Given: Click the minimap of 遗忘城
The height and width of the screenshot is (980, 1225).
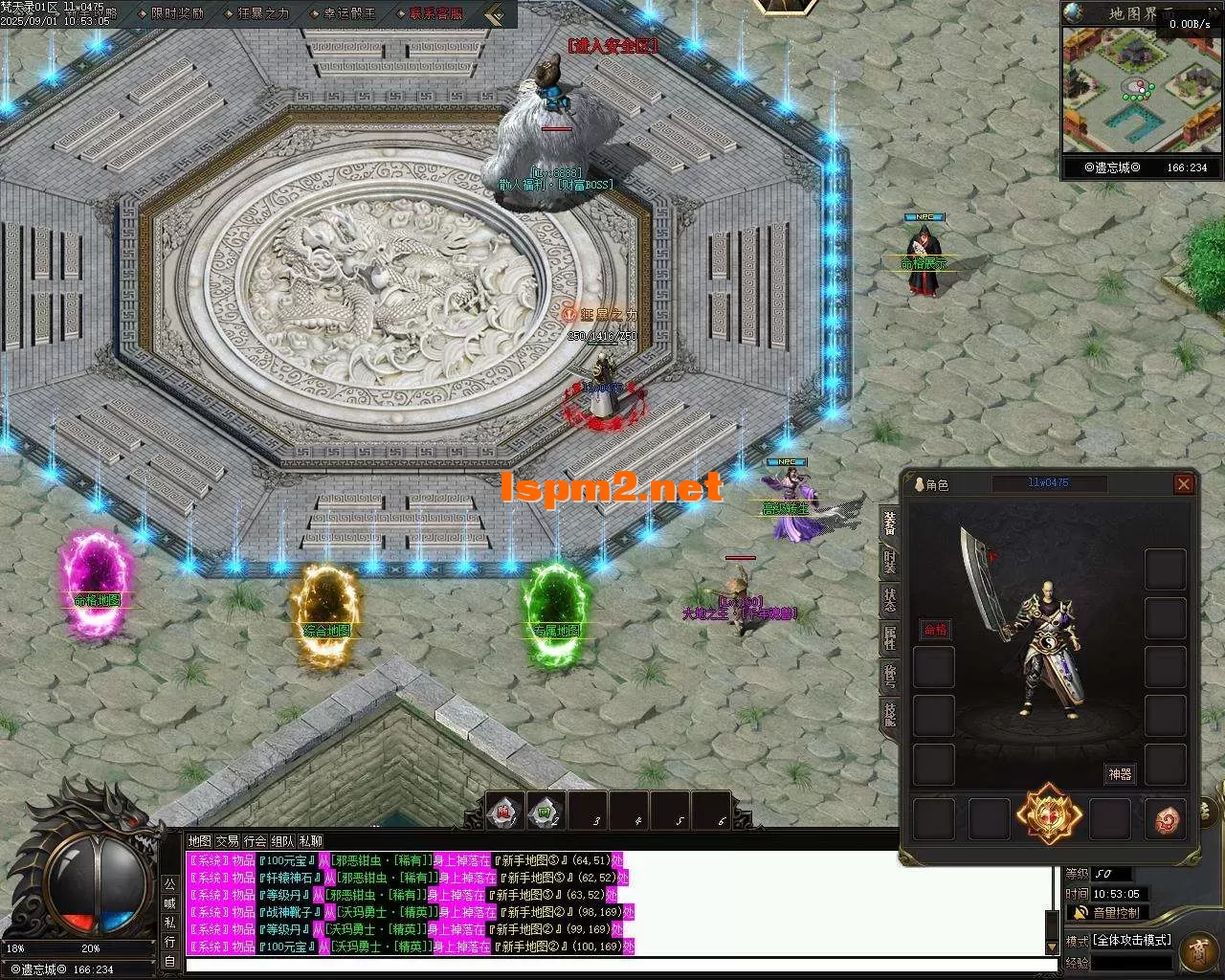Looking at the screenshot, I should coord(1135,92).
